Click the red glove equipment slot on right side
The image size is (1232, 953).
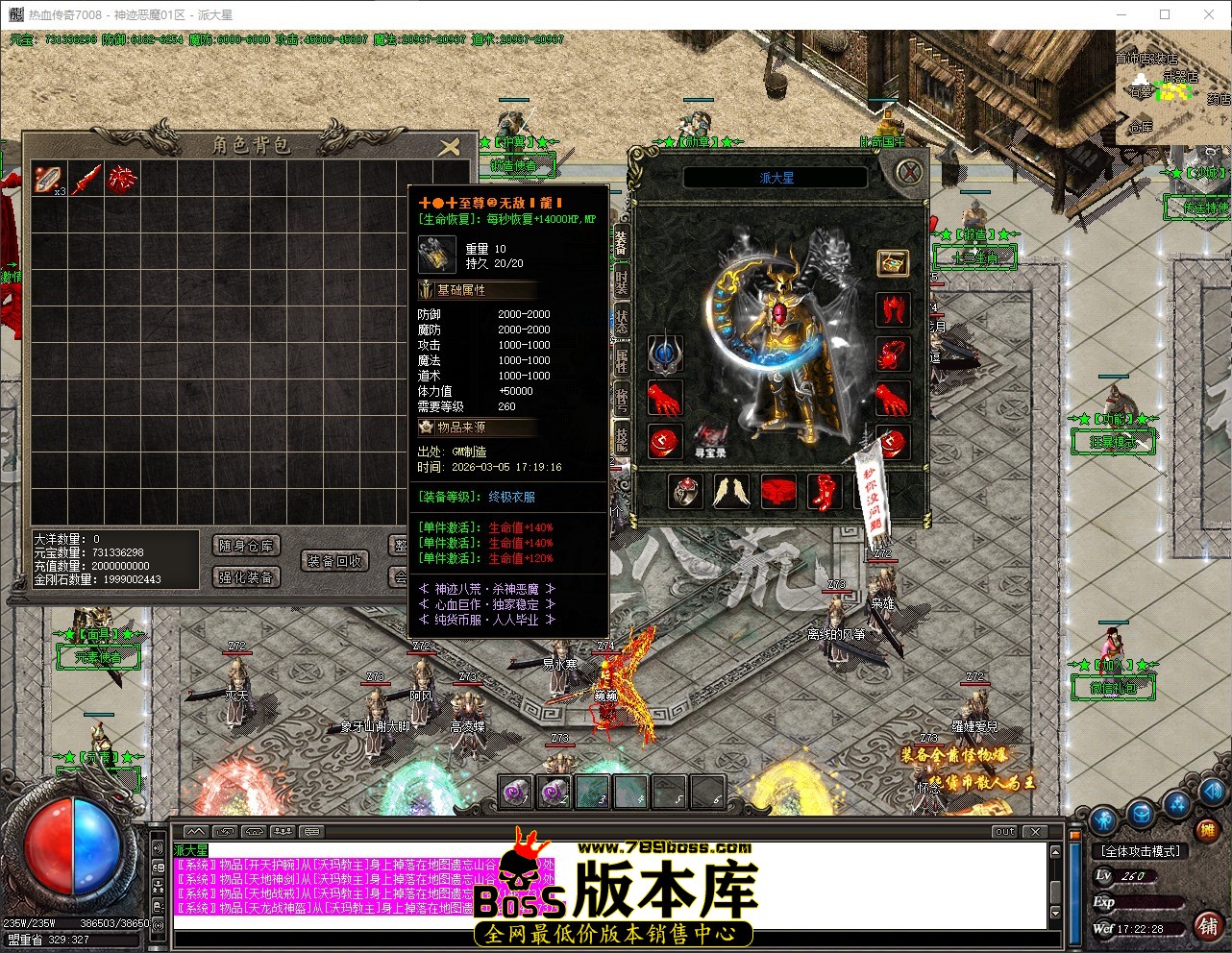tap(893, 398)
